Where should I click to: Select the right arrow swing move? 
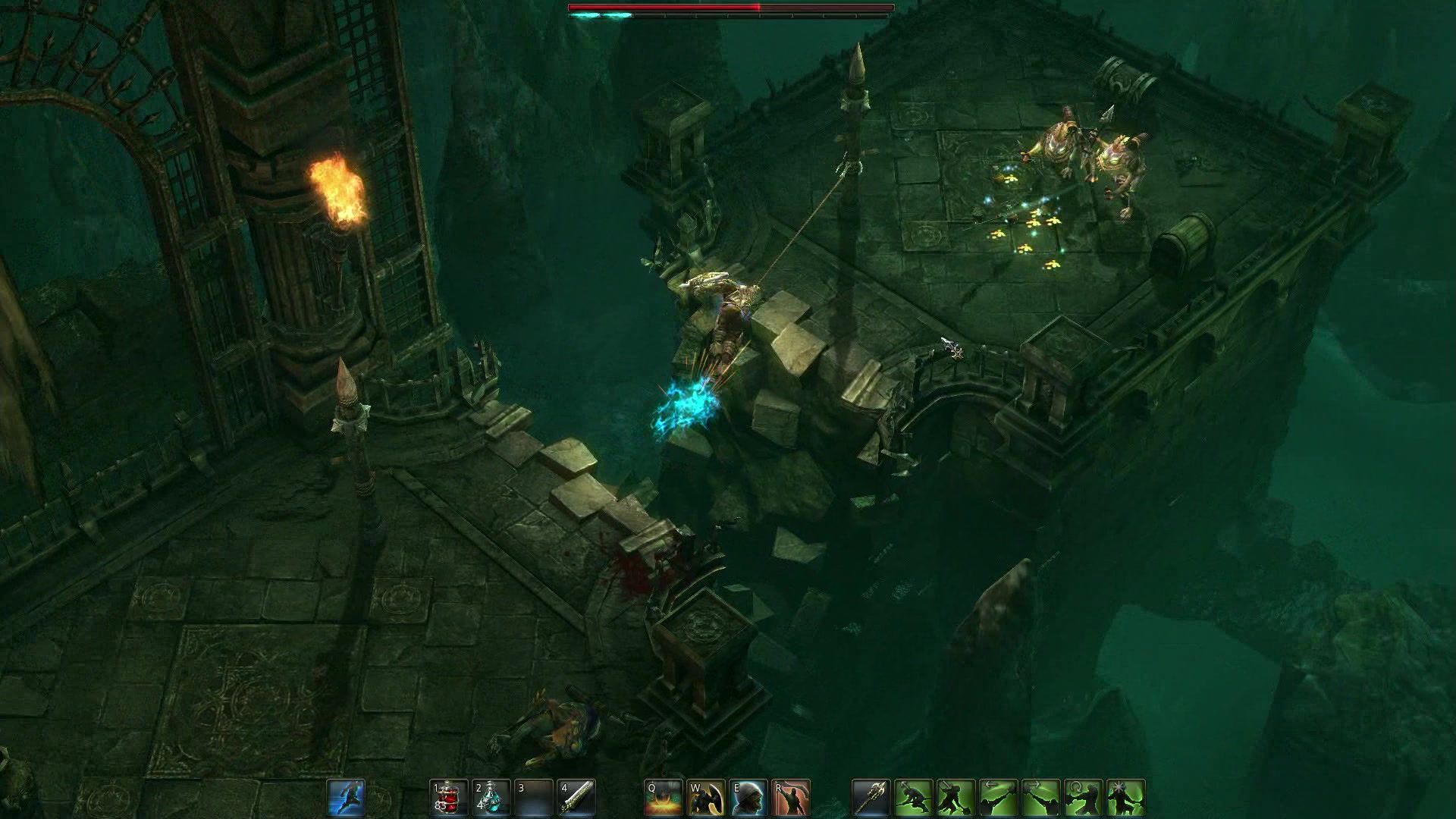pyautogui.click(x=1040, y=798)
